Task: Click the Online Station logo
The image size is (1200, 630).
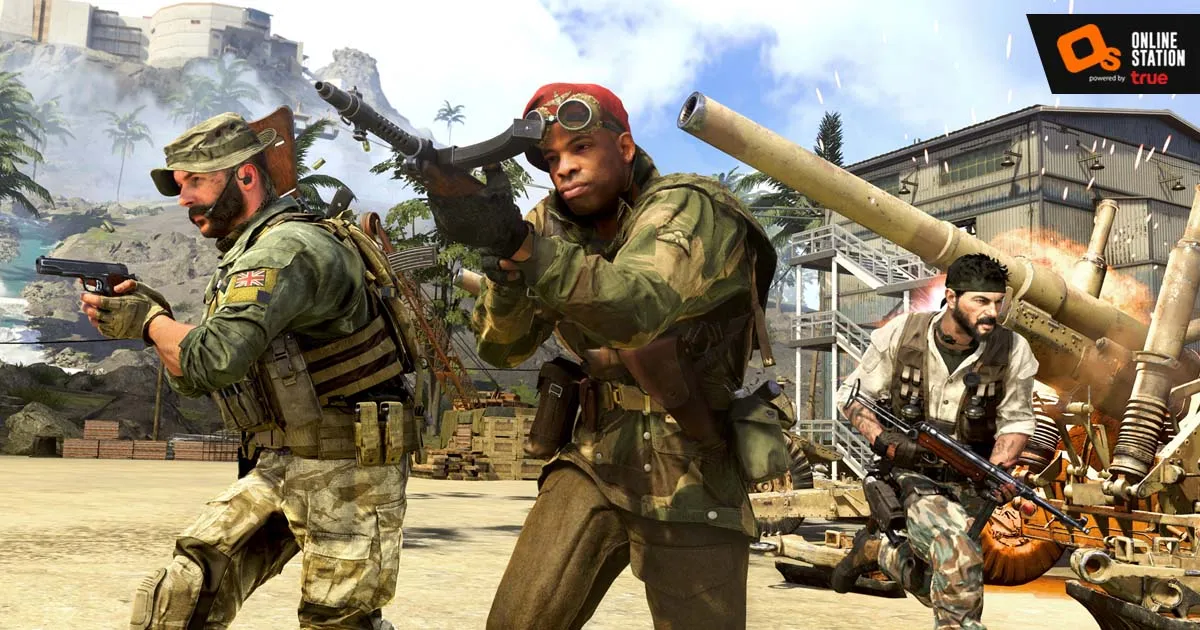Action: (x=1112, y=53)
